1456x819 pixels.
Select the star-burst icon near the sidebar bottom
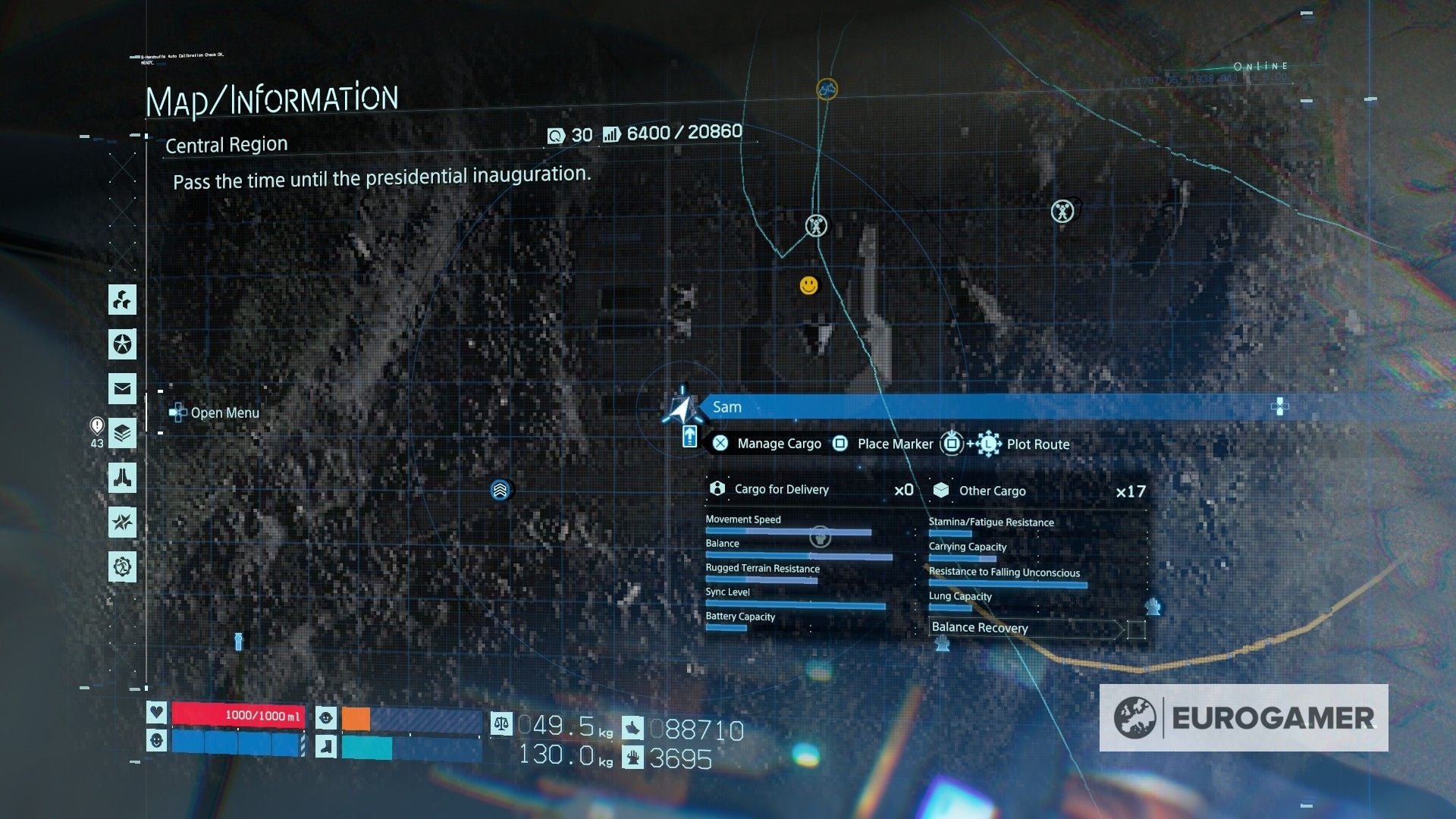[123, 523]
